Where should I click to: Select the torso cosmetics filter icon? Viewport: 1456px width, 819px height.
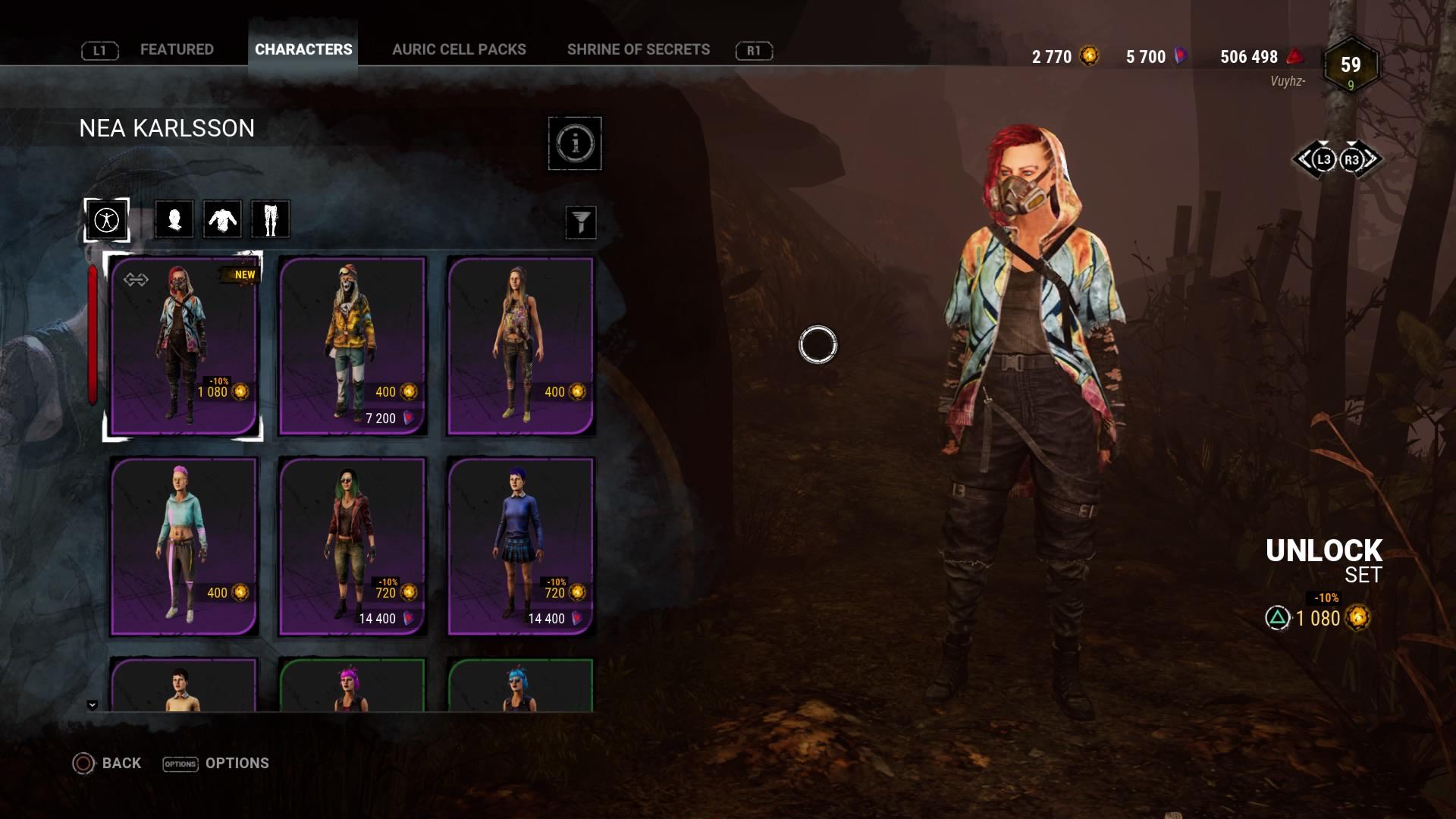coord(221,219)
